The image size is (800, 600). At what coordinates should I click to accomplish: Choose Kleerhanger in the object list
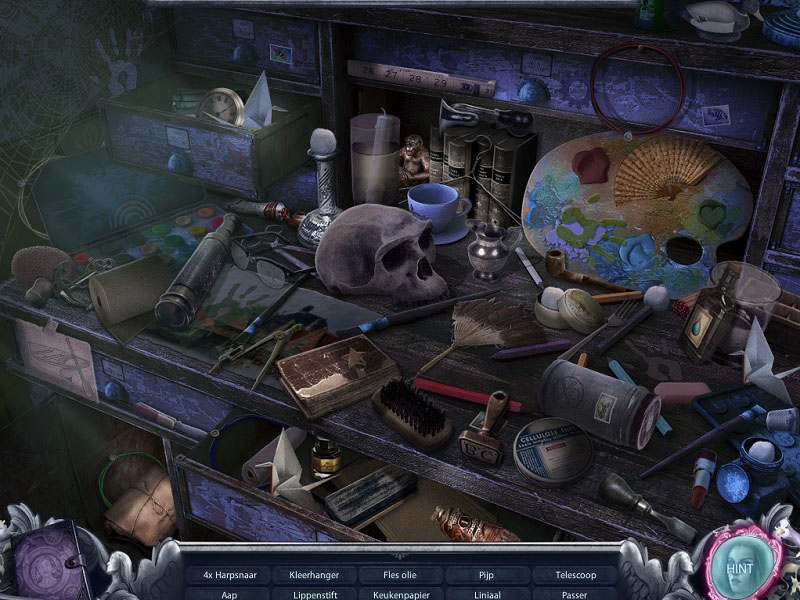314,575
